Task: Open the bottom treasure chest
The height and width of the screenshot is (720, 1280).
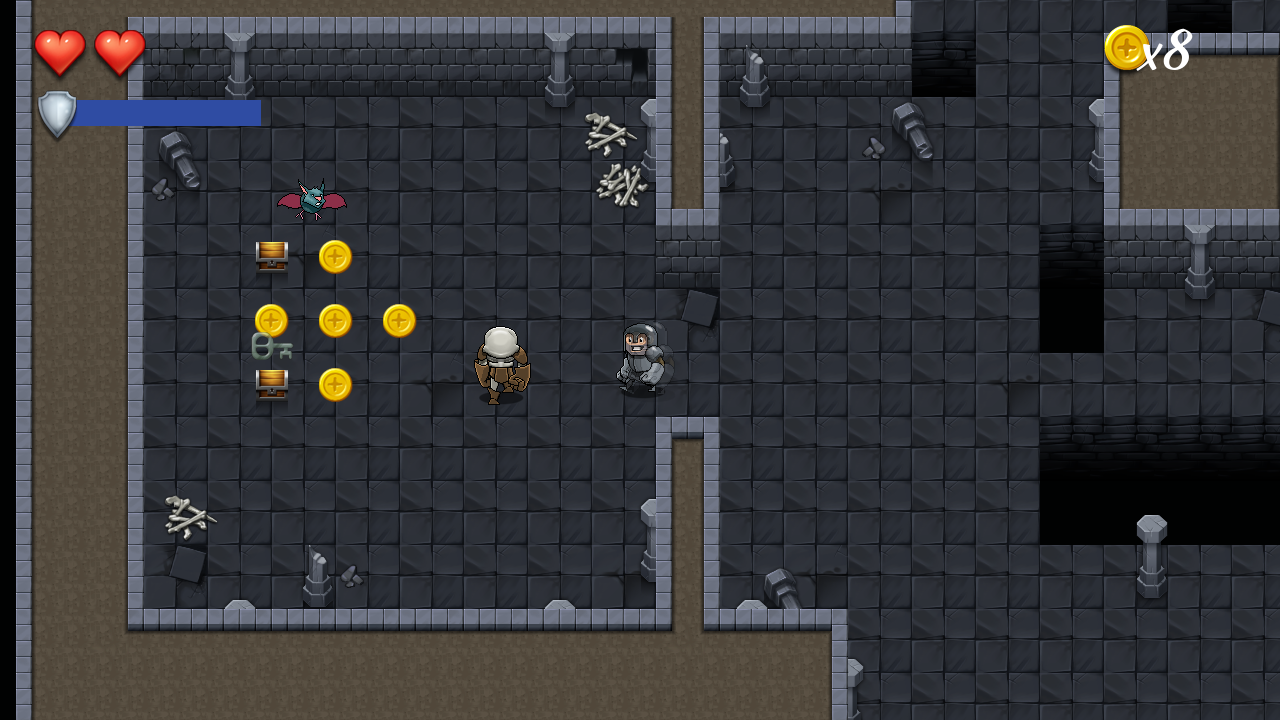Action: (271, 383)
